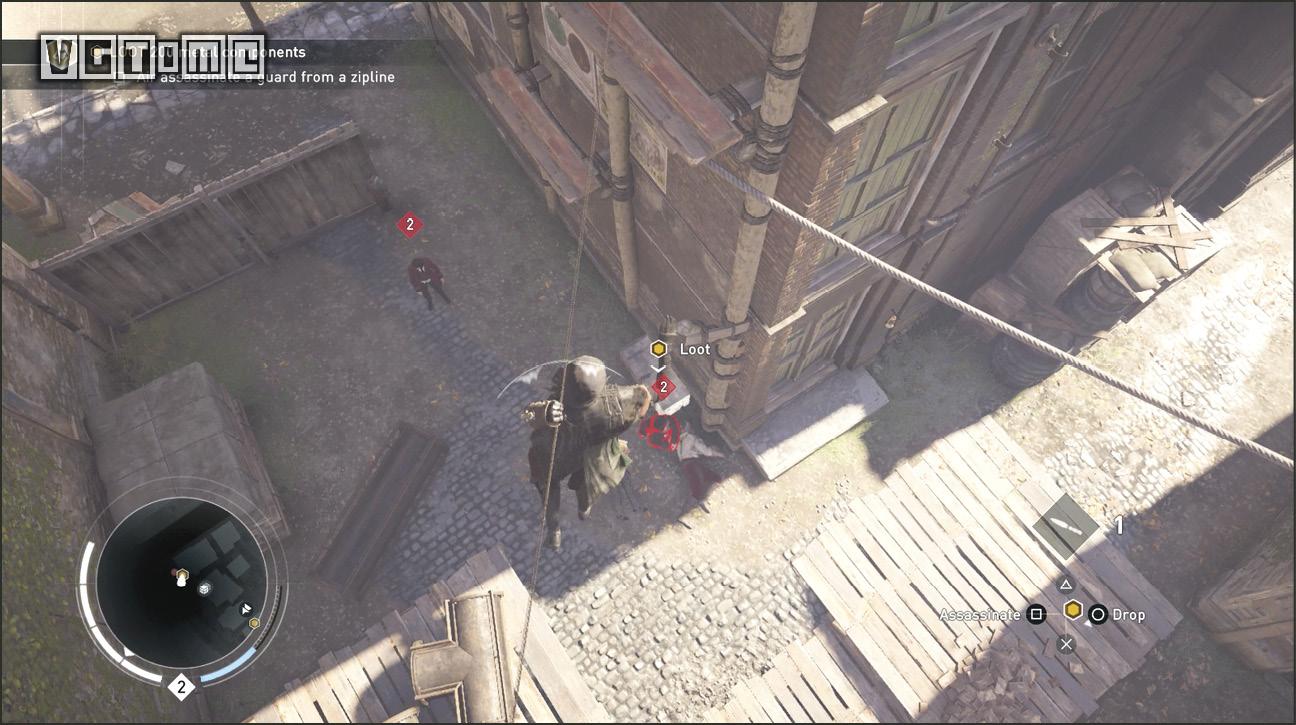Click the player level diamond below the minimap
1296x725 pixels.
point(181,687)
